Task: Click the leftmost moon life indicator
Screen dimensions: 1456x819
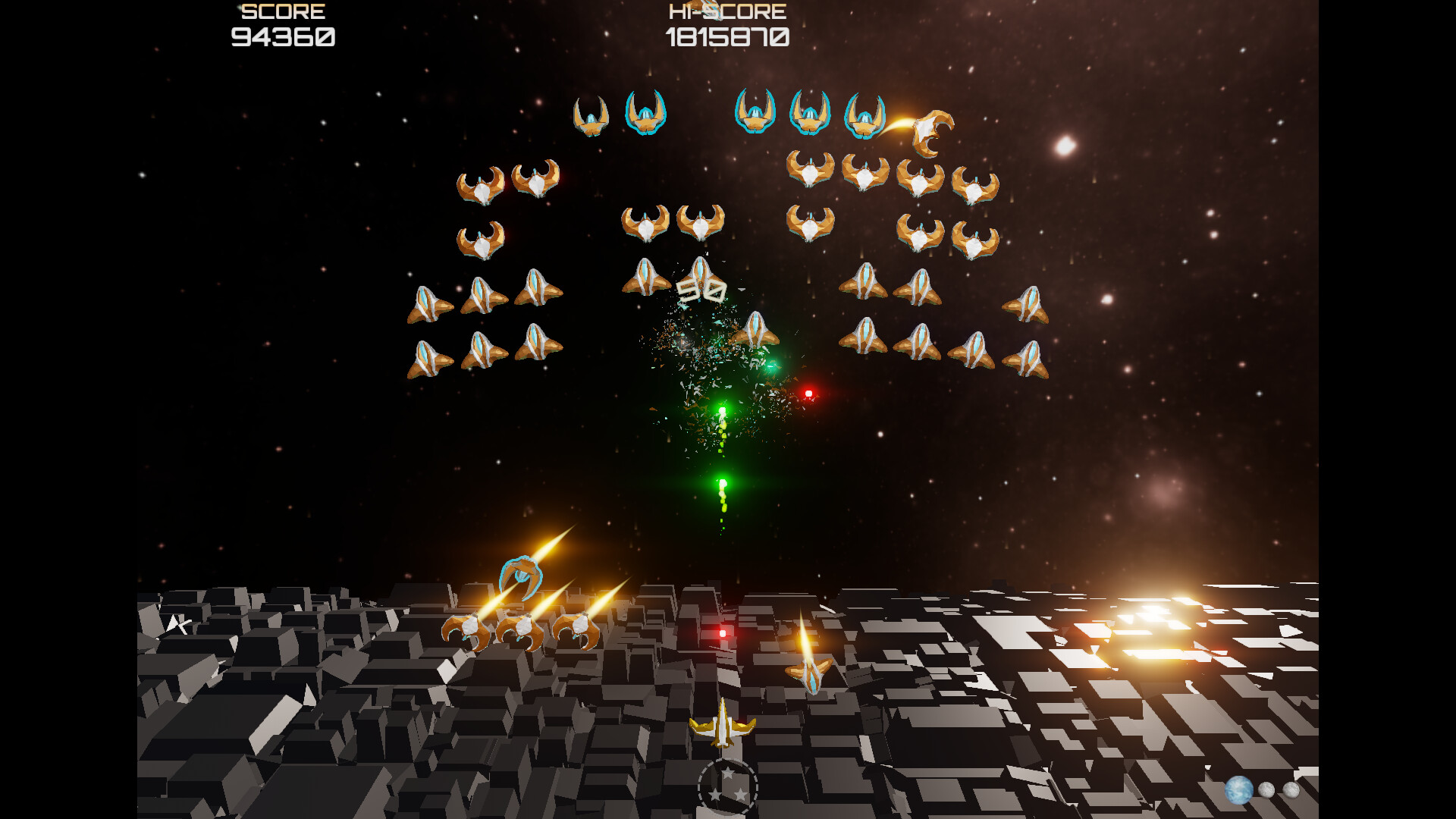Action: pyautogui.click(x=1266, y=789)
